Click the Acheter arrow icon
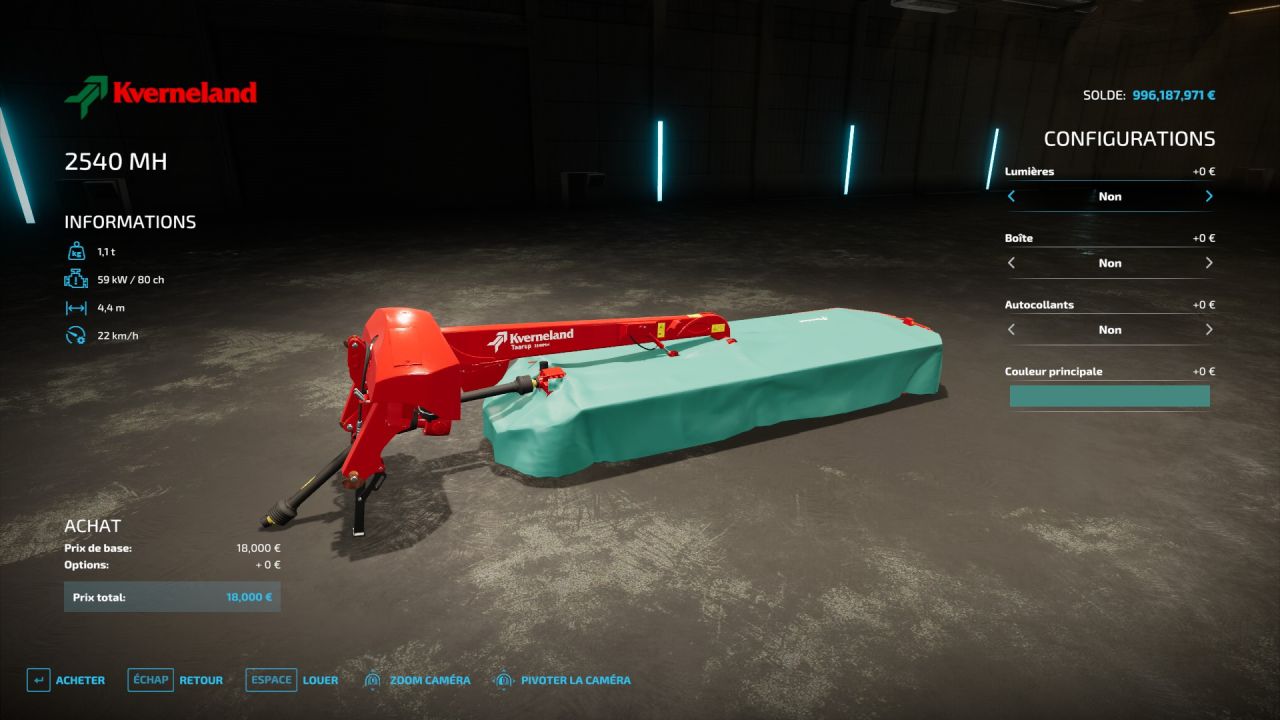This screenshot has height=720, width=1280. tap(38, 679)
